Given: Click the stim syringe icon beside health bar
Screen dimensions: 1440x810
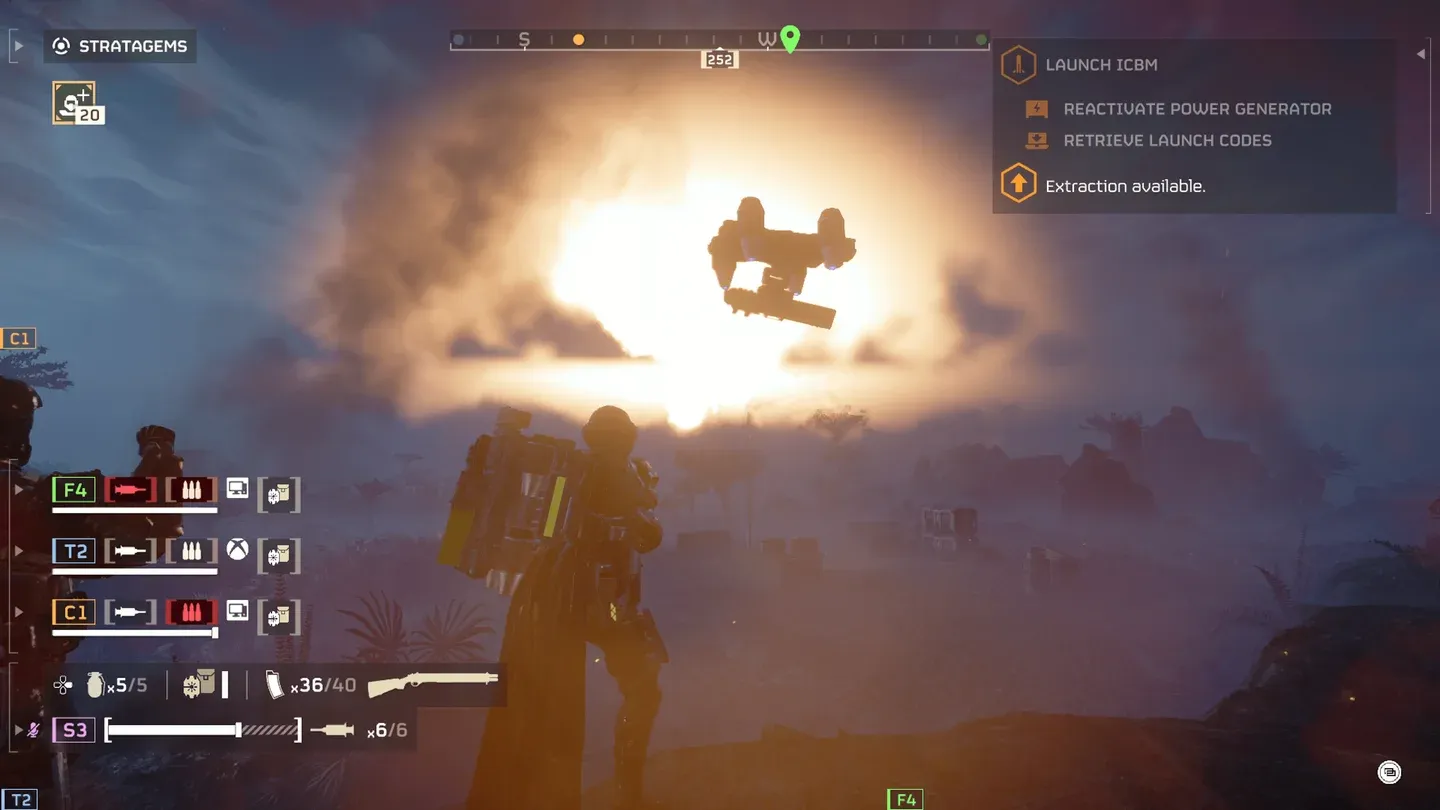Looking at the screenshot, I should (x=332, y=731).
